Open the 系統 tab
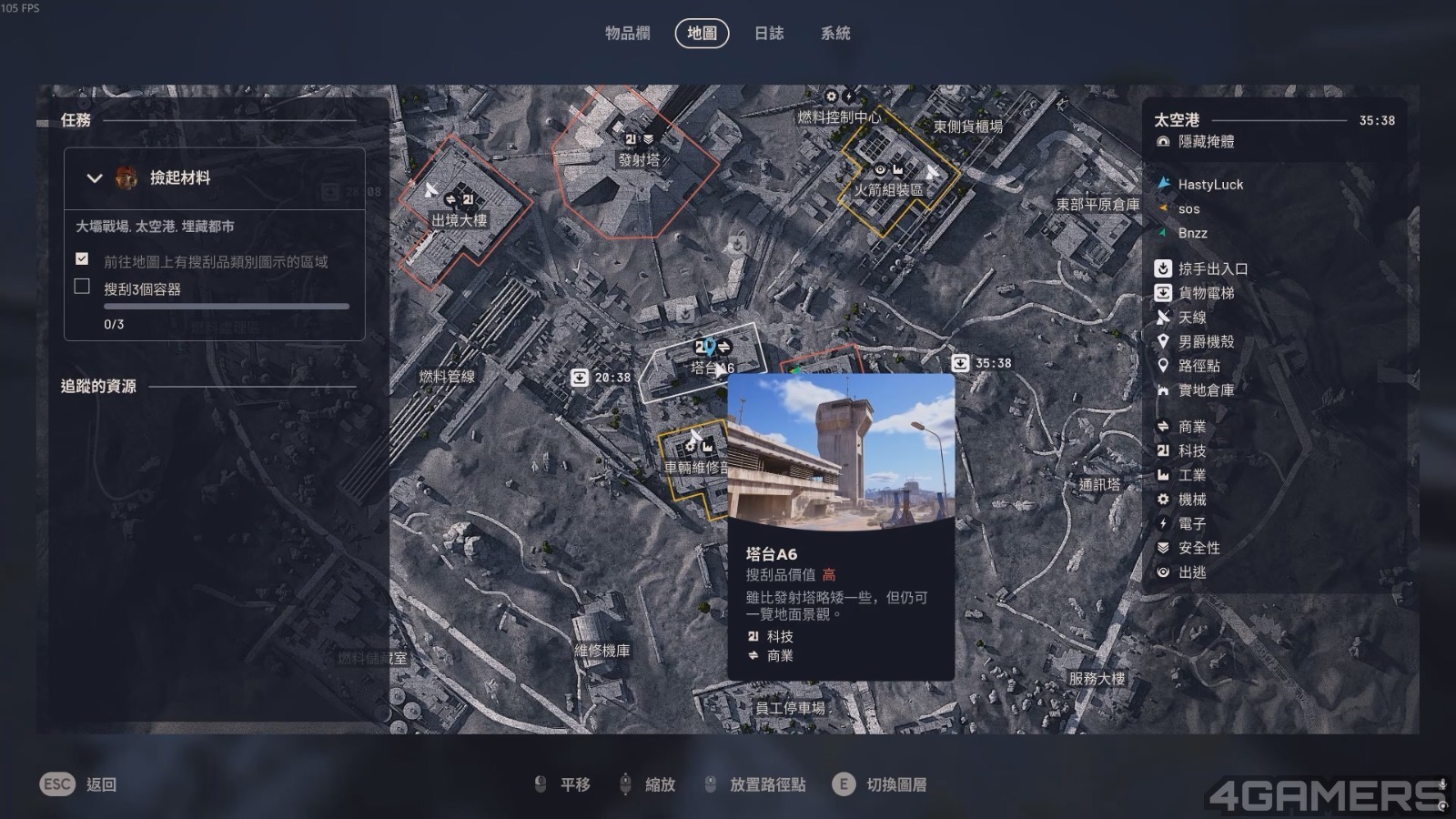The image size is (1456, 819). coord(835,34)
